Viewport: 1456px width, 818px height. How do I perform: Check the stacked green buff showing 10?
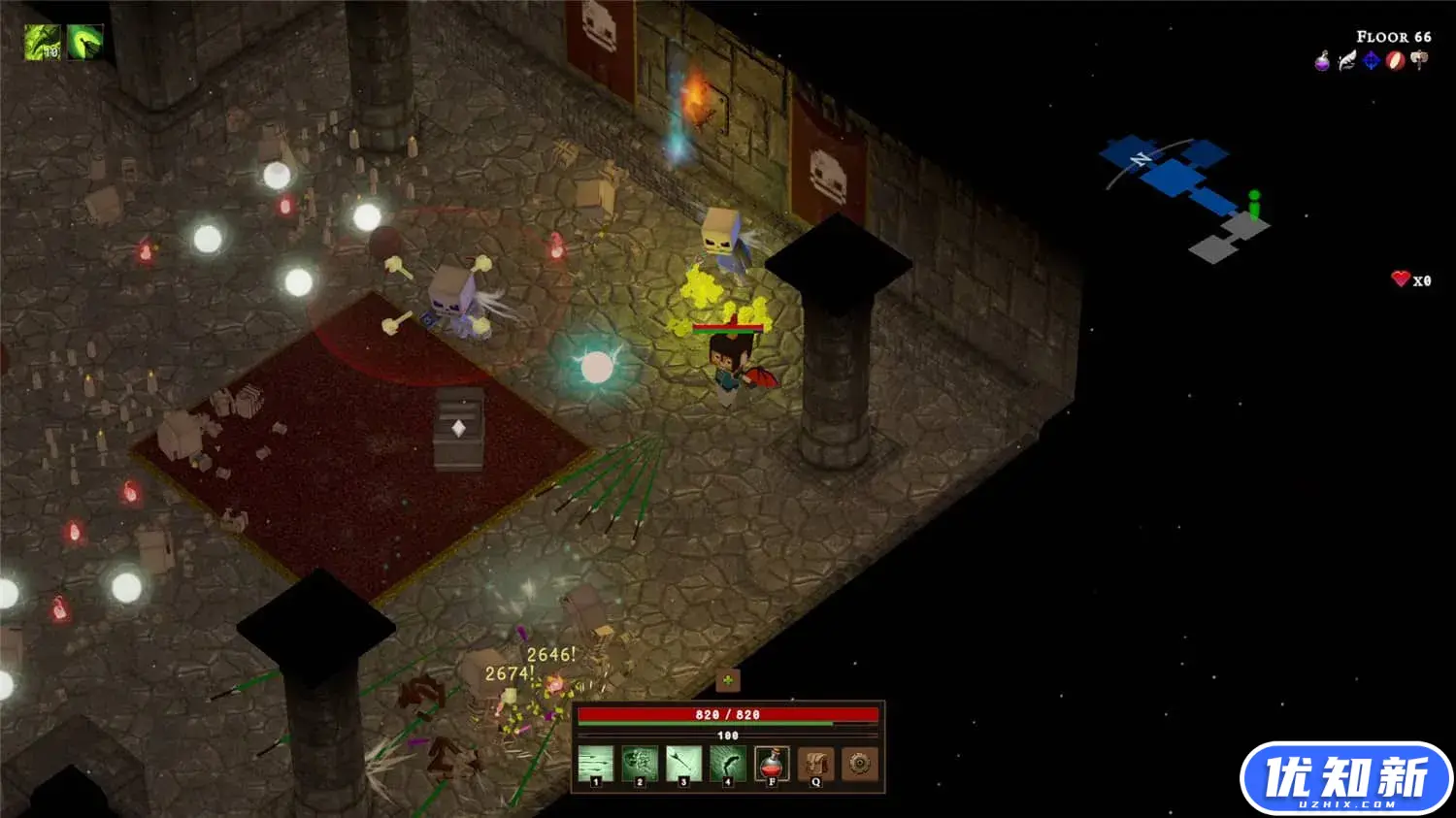[x=43, y=42]
